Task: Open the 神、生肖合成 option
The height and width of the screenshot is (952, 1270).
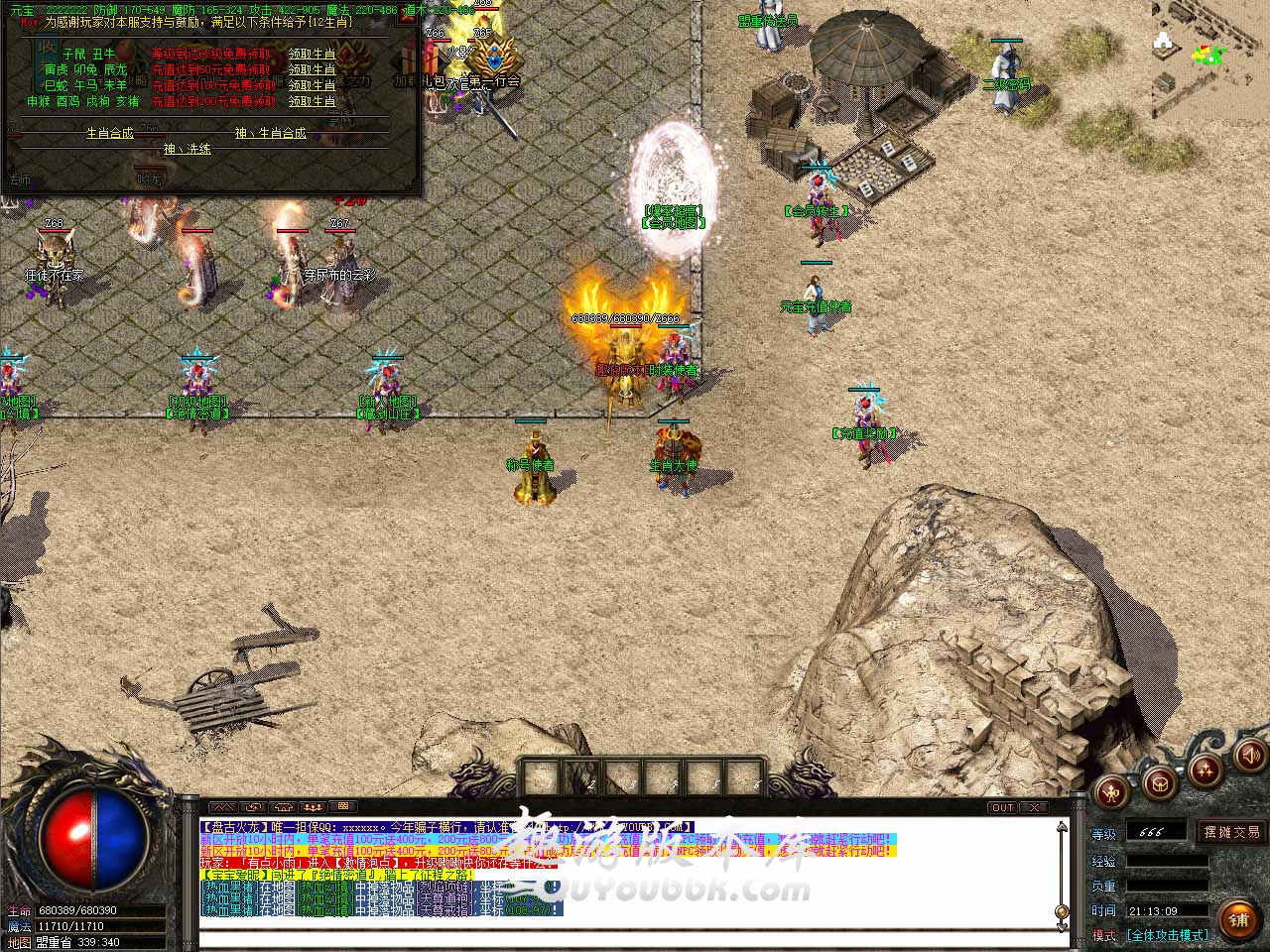Action: click(270, 133)
